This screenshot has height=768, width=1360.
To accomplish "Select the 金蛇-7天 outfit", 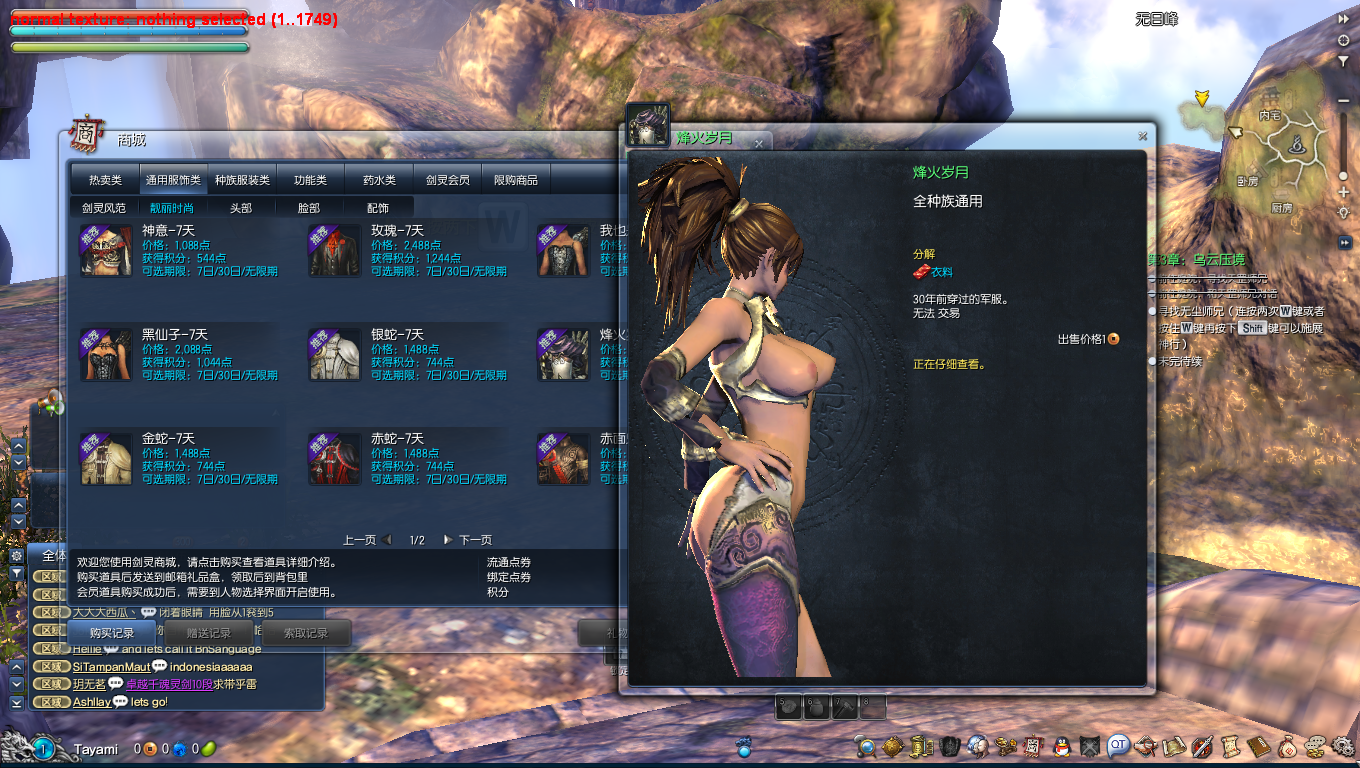I will [x=107, y=459].
